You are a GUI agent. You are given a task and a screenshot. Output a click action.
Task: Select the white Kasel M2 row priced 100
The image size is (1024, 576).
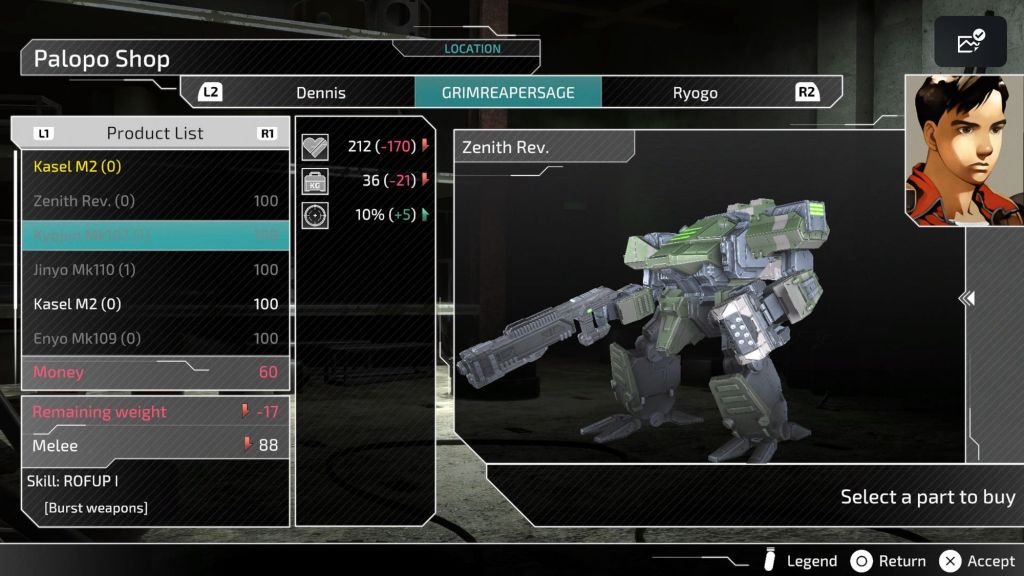click(155, 304)
